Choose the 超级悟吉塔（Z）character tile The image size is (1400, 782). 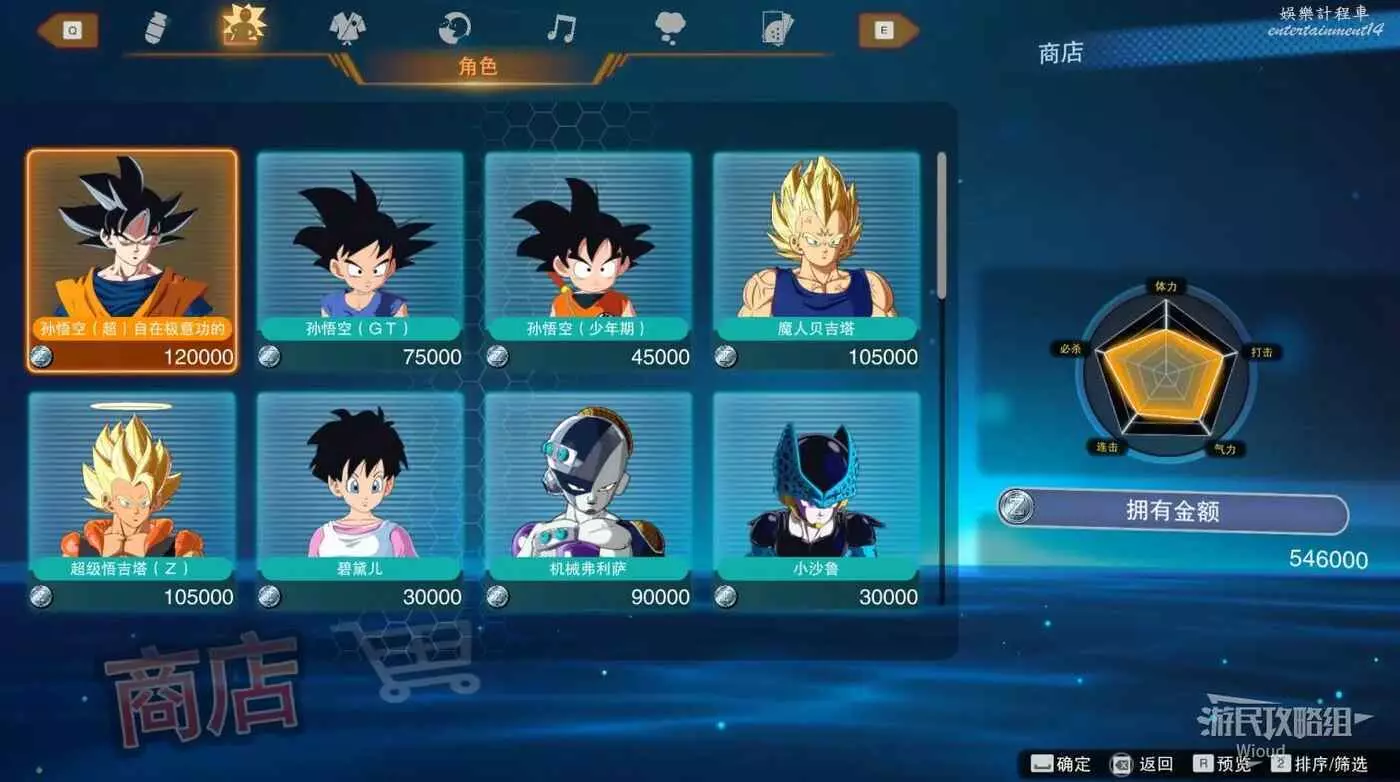point(132,500)
